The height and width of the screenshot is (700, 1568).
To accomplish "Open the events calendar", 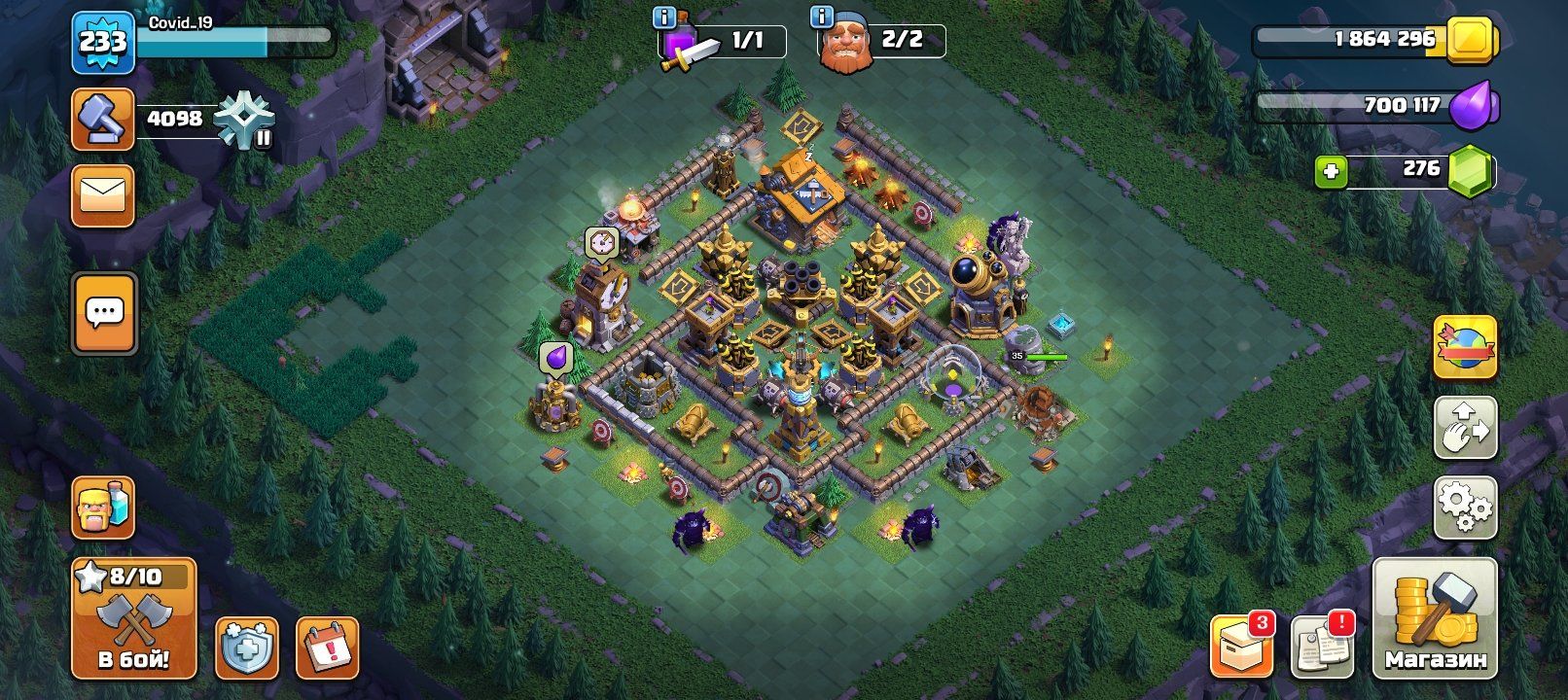I will click(326, 646).
